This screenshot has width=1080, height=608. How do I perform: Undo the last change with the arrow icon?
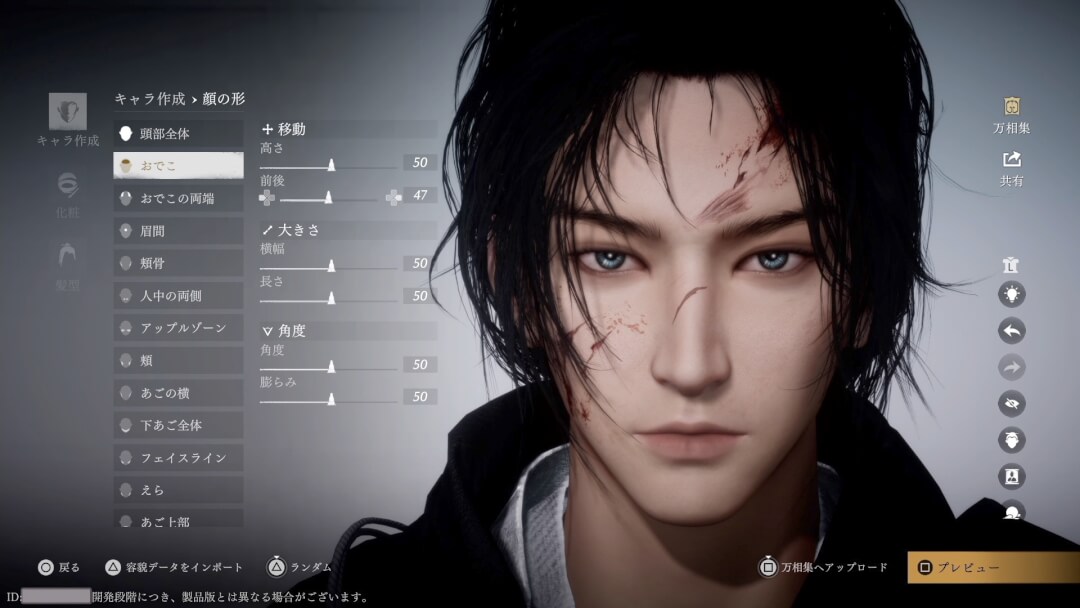(1011, 331)
